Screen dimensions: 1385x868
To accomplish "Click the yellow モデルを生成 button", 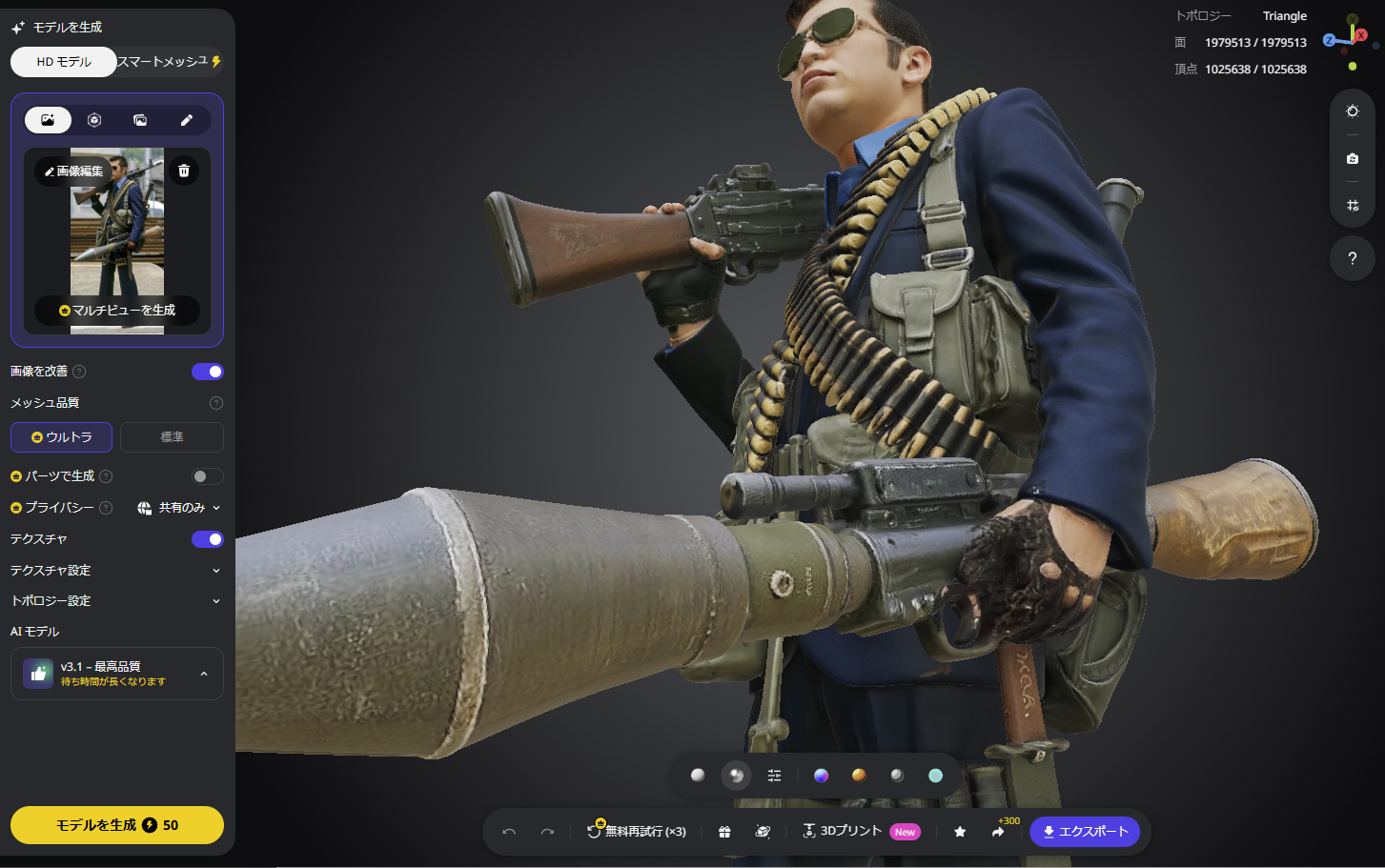I will (116, 825).
